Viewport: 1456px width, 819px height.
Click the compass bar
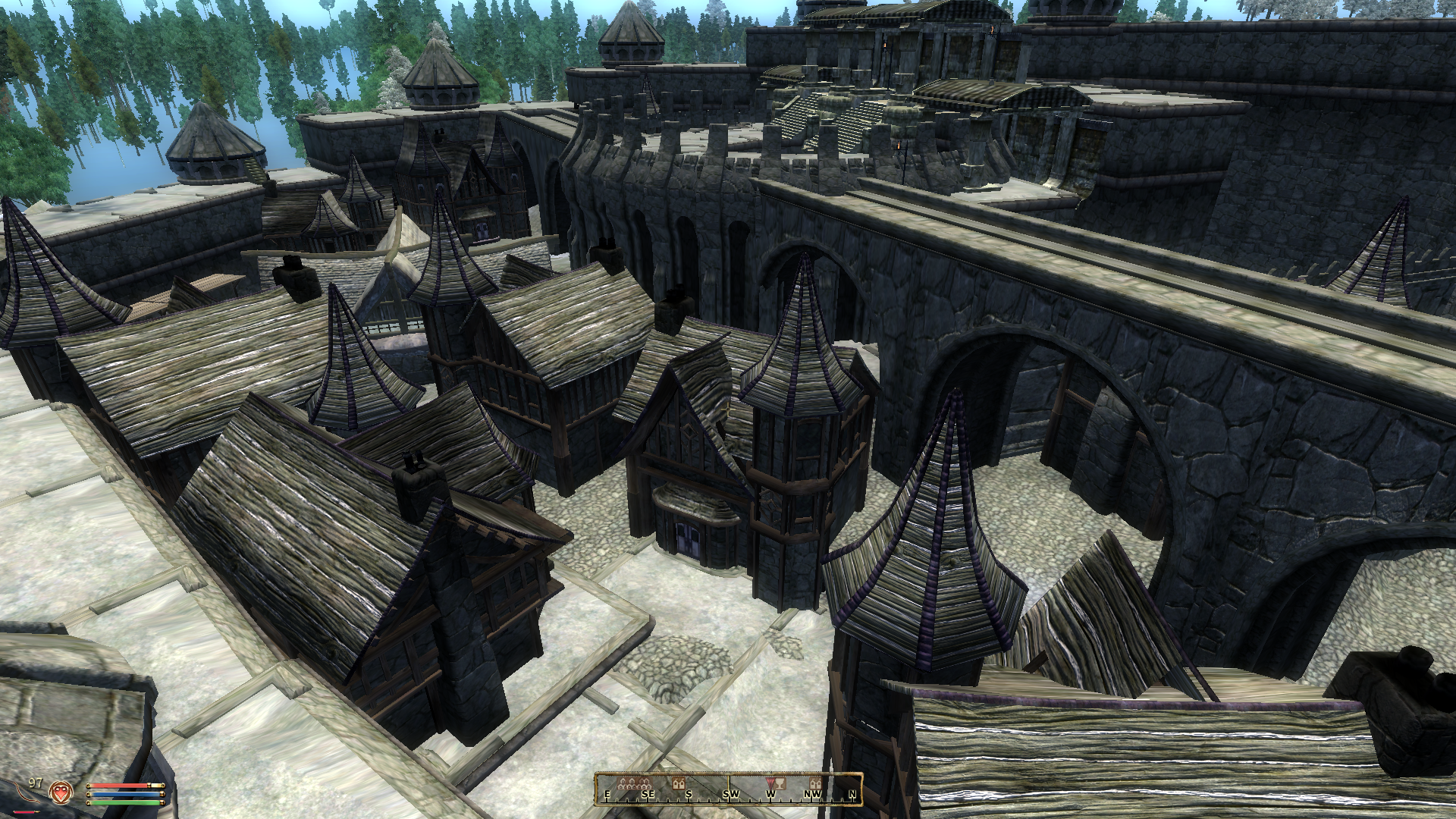tap(729, 788)
